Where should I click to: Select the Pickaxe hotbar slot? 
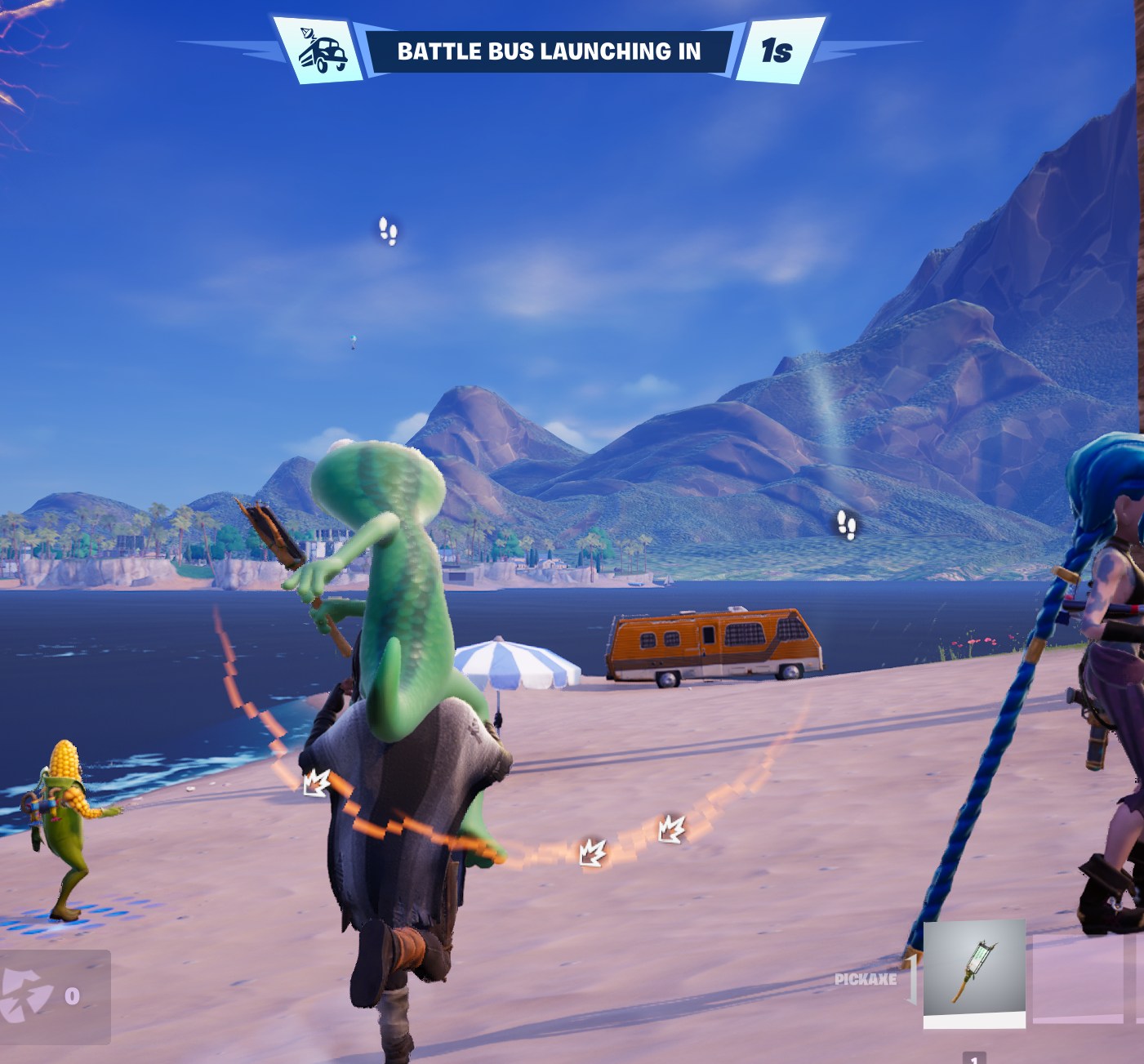click(973, 973)
